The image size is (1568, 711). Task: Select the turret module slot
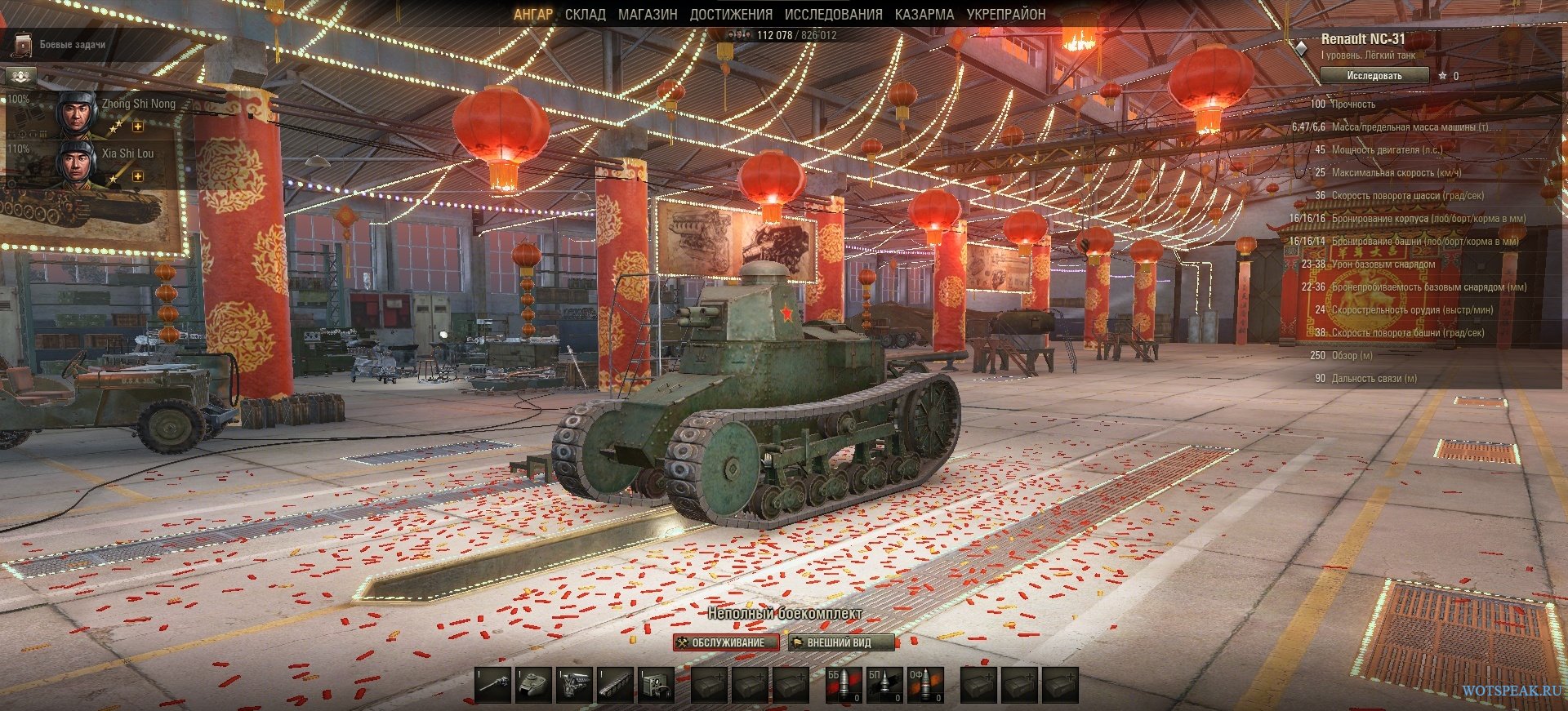[534, 684]
